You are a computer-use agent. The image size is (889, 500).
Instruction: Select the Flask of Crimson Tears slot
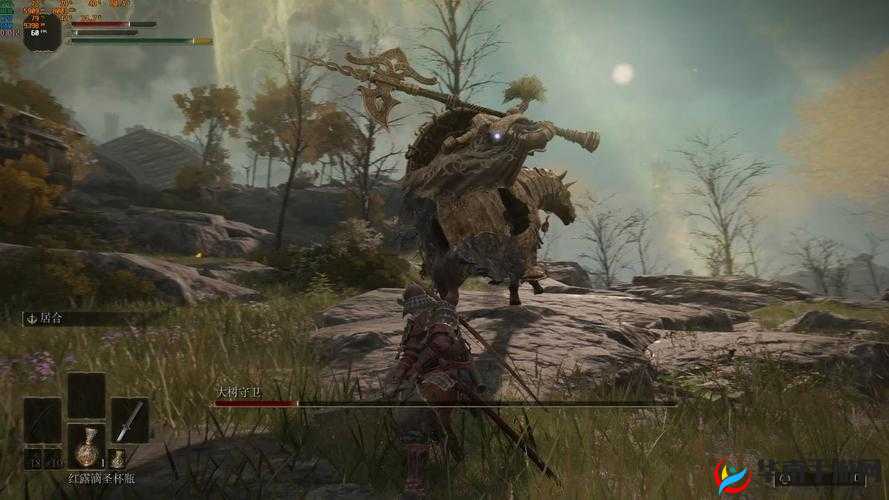pyautogui.click(x=86, y=447)
